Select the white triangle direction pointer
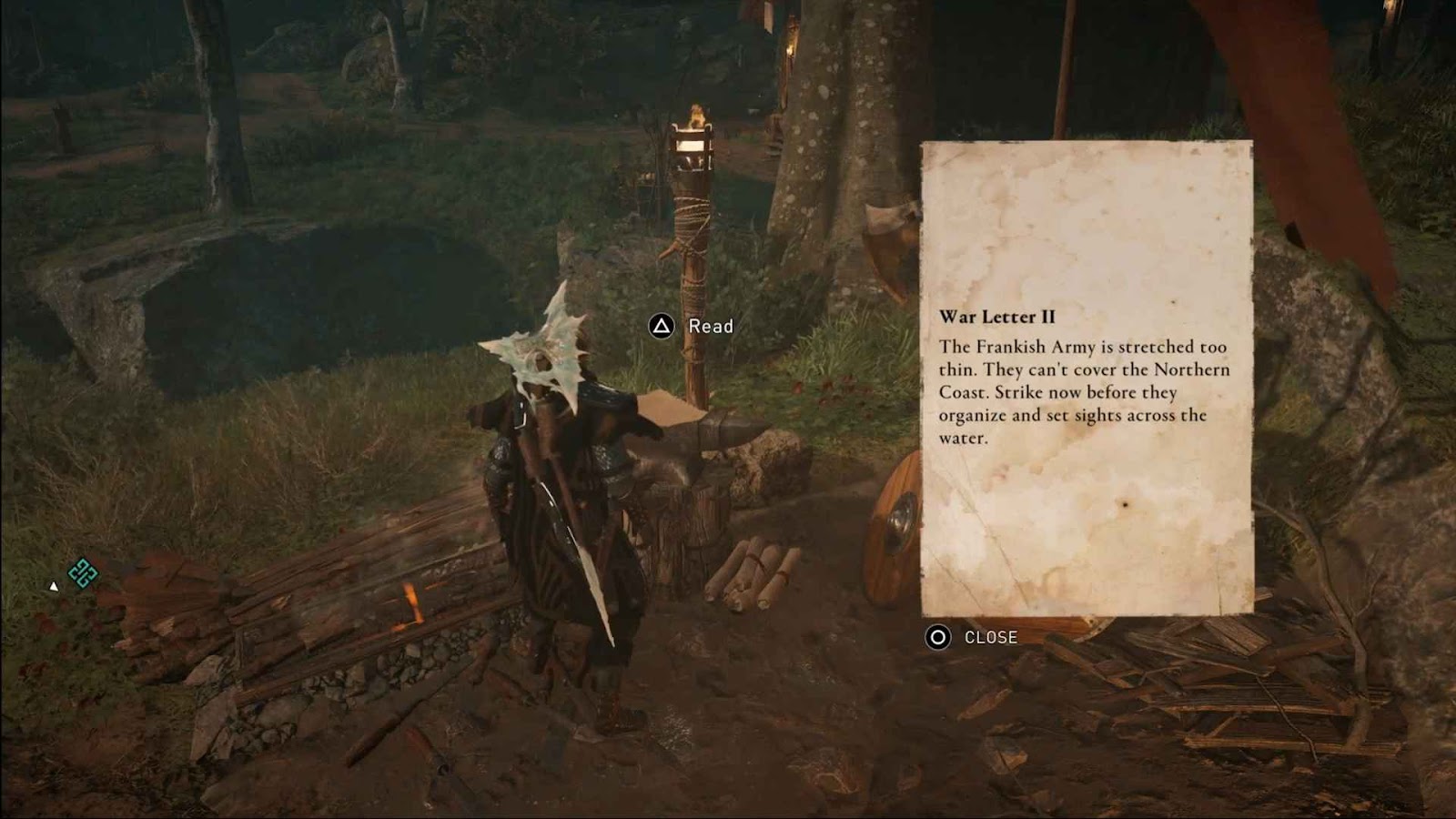The width and height of the screenshot is (1456, 819). coord(55,588)
